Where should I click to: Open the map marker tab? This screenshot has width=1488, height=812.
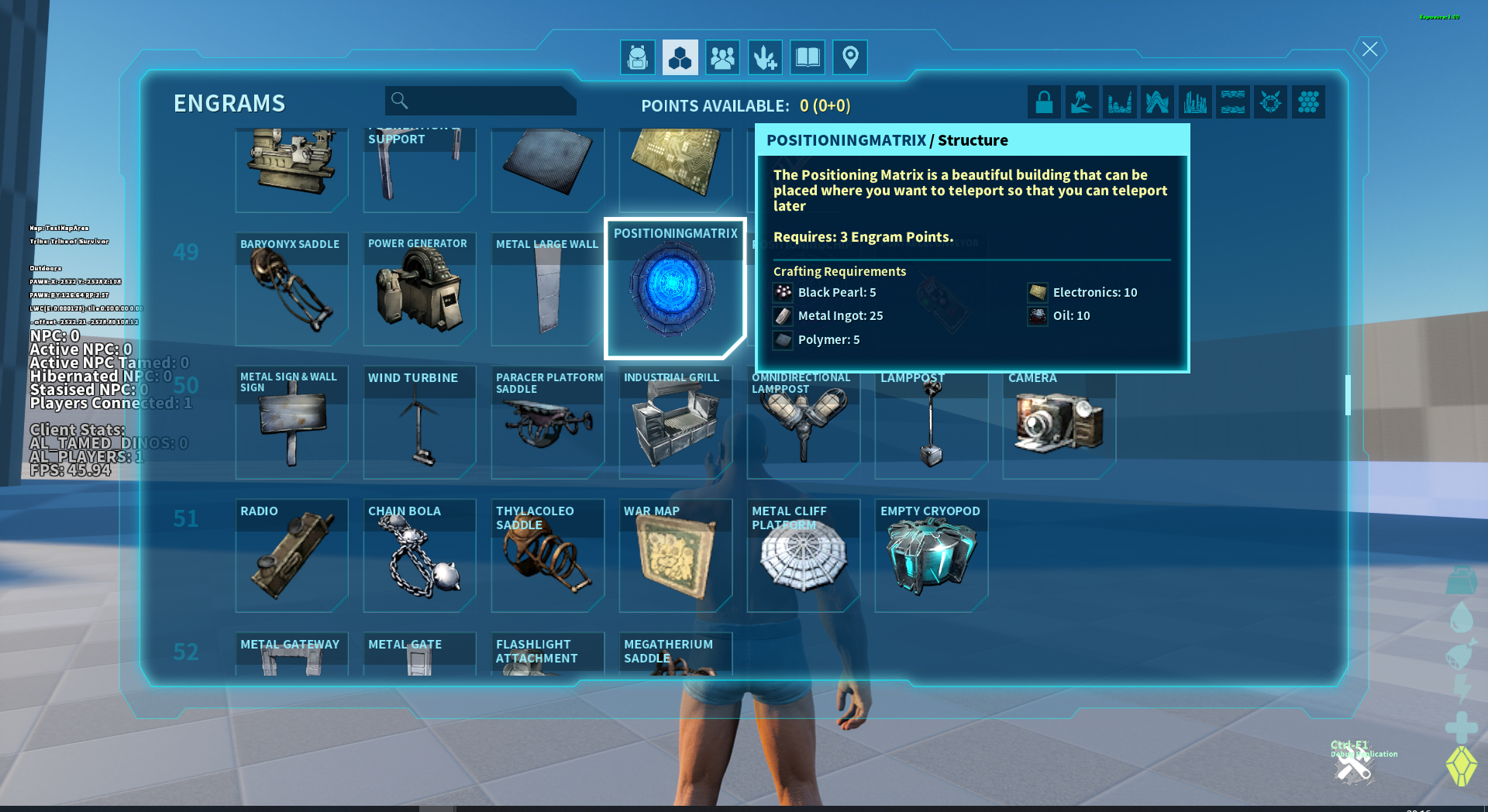849,57
